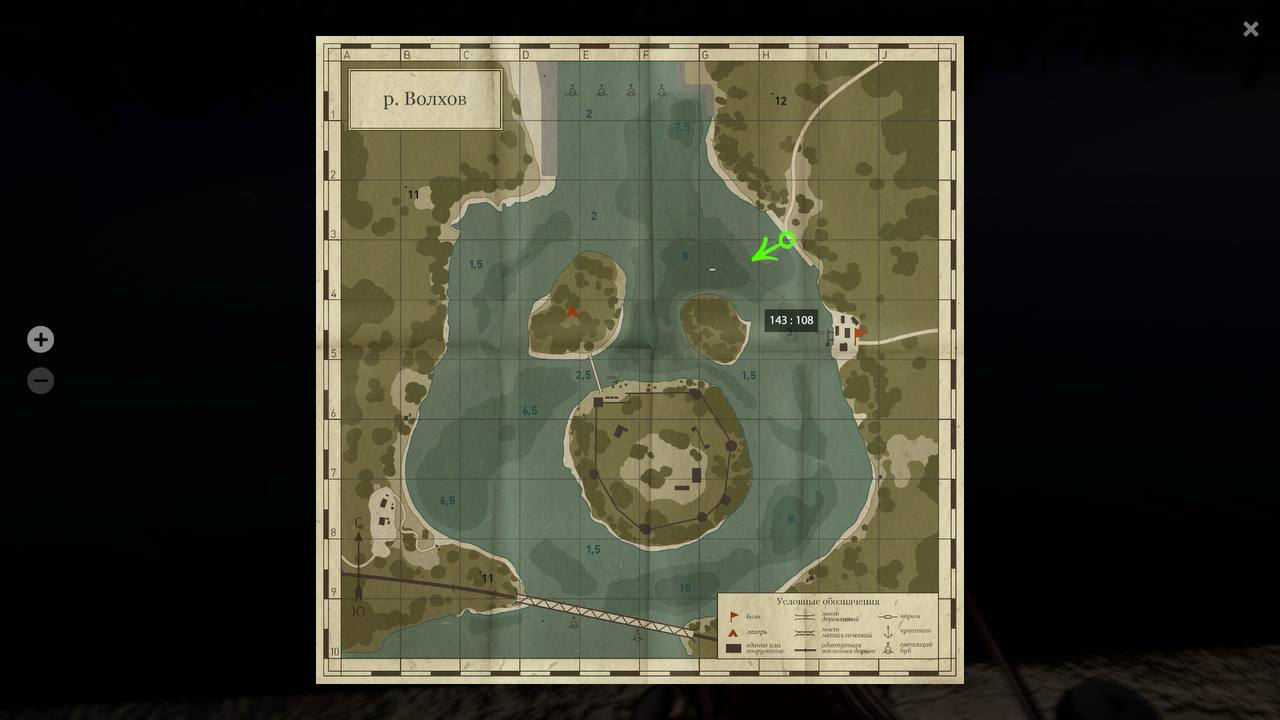Click the coordinates tooltip showing 143:108

pyautogui.click(x=791, y=320)
